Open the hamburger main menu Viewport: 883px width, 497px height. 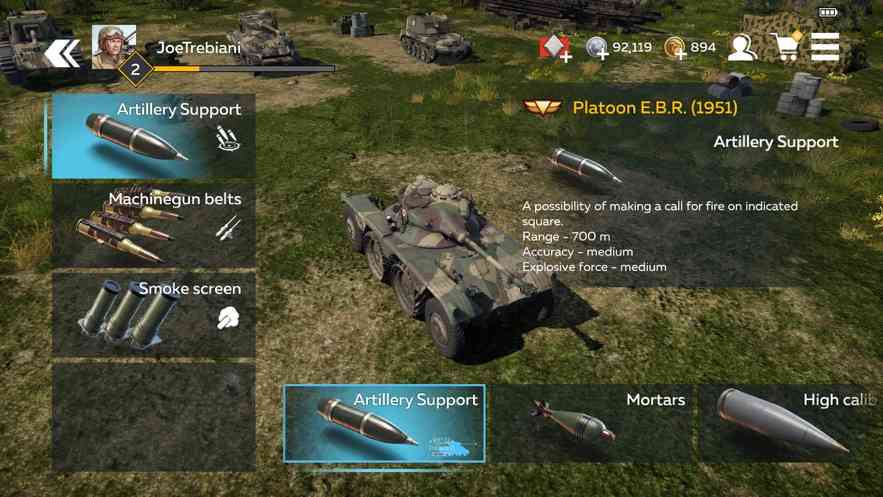pyautogui.click(x=825, y=47)
